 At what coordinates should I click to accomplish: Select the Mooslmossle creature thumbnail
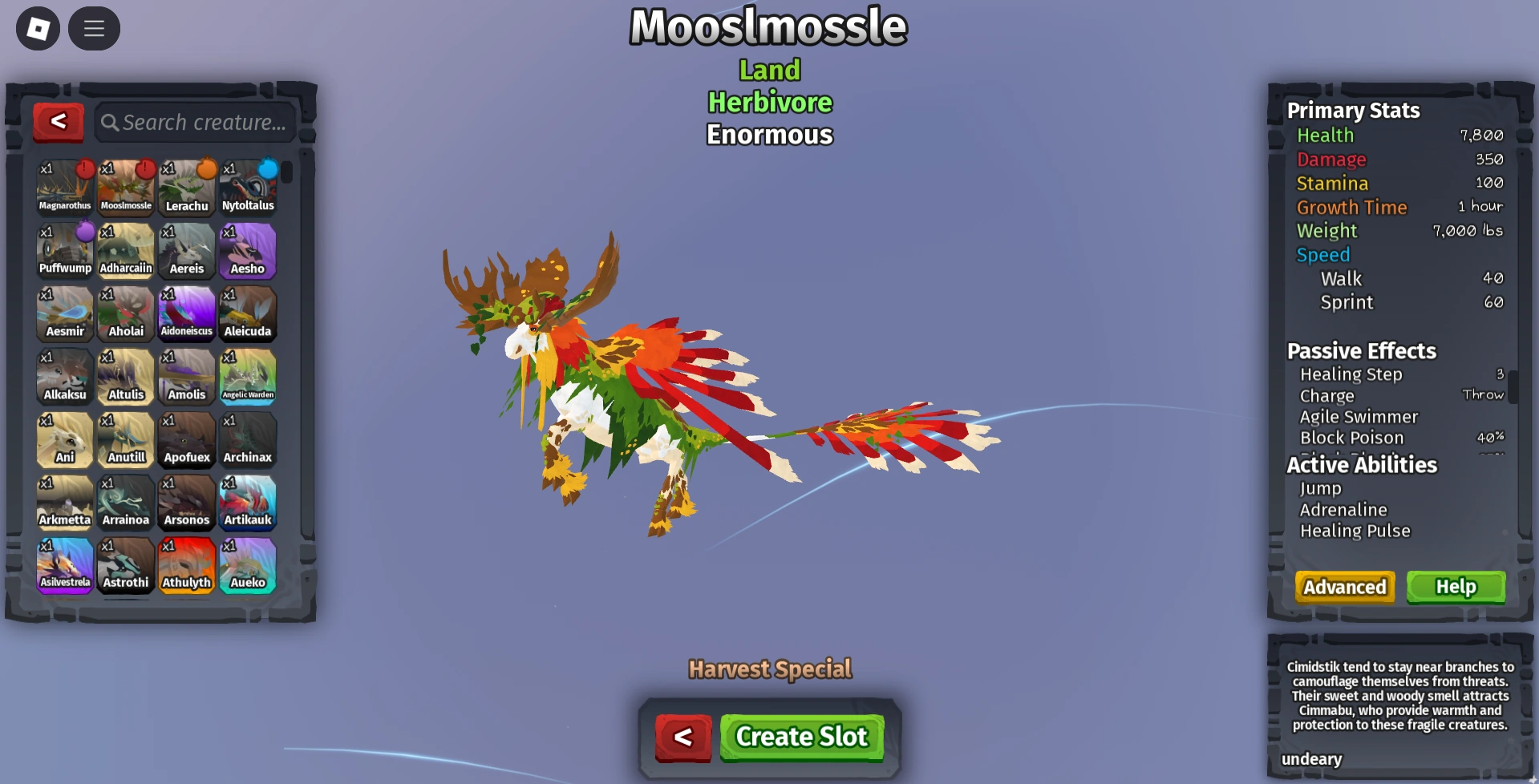click(x=126, y=186)
